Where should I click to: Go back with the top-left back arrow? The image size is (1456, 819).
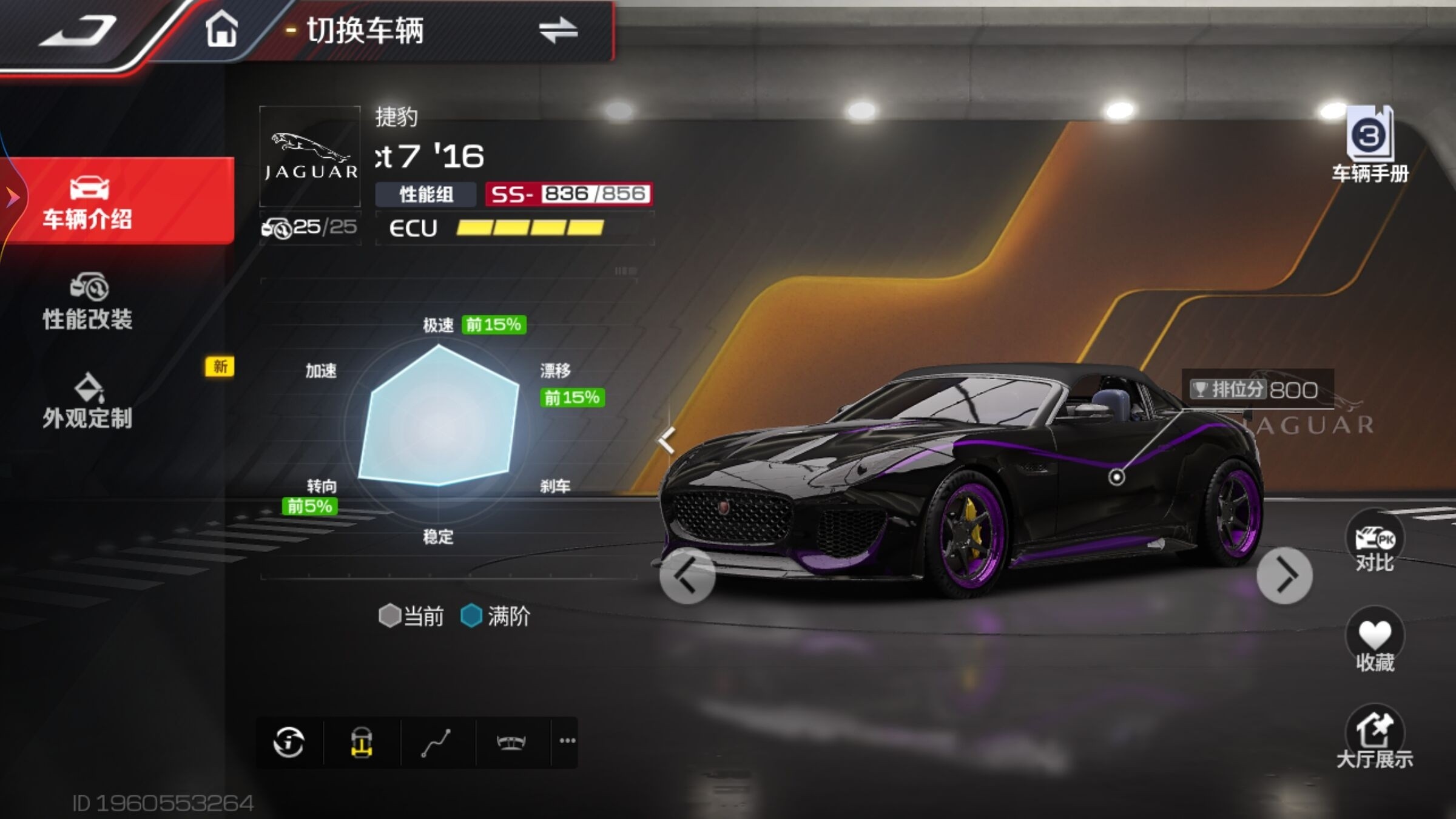point(79,30)
